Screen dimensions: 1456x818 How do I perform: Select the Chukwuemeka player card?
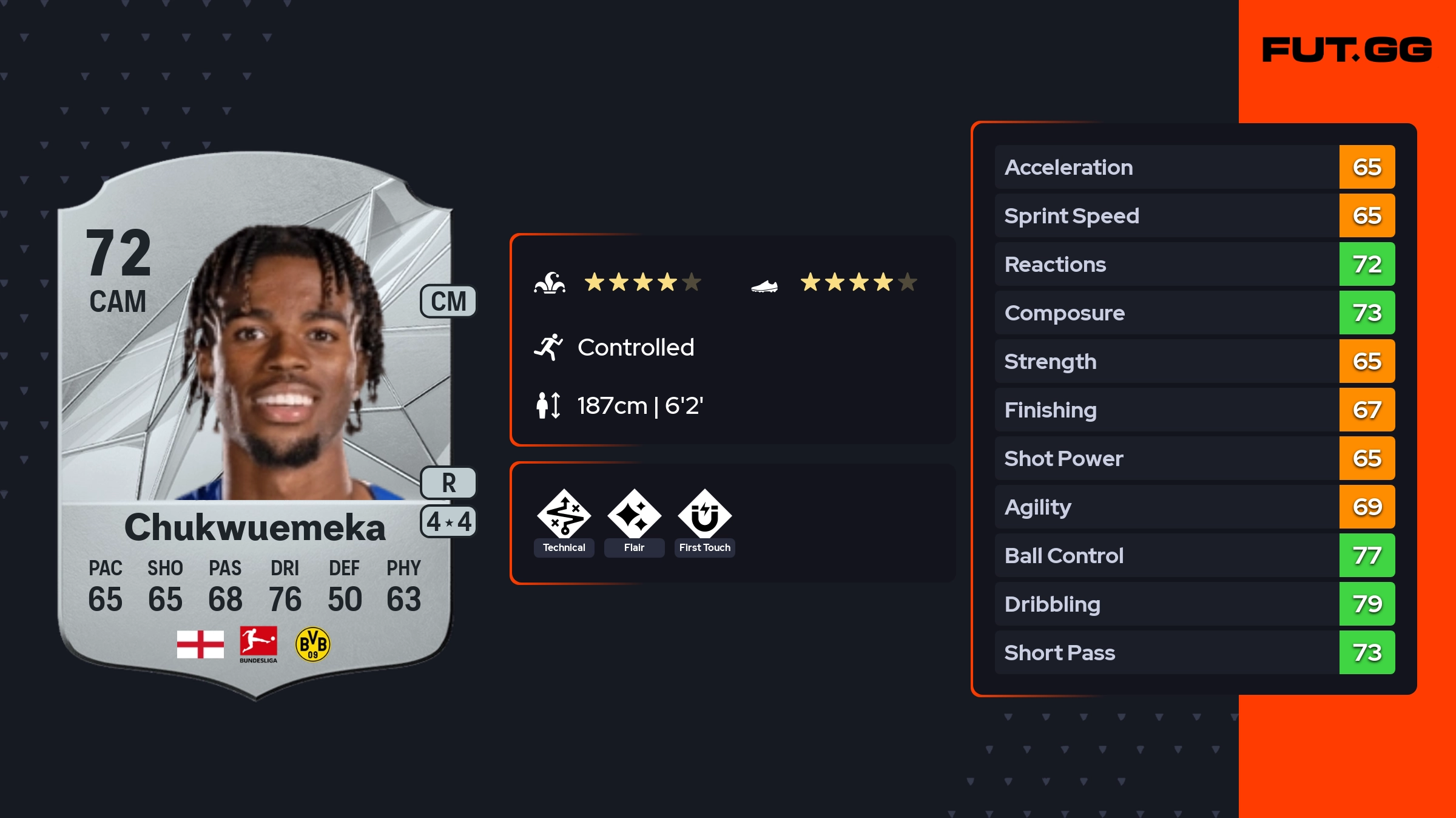pos(255,425)
